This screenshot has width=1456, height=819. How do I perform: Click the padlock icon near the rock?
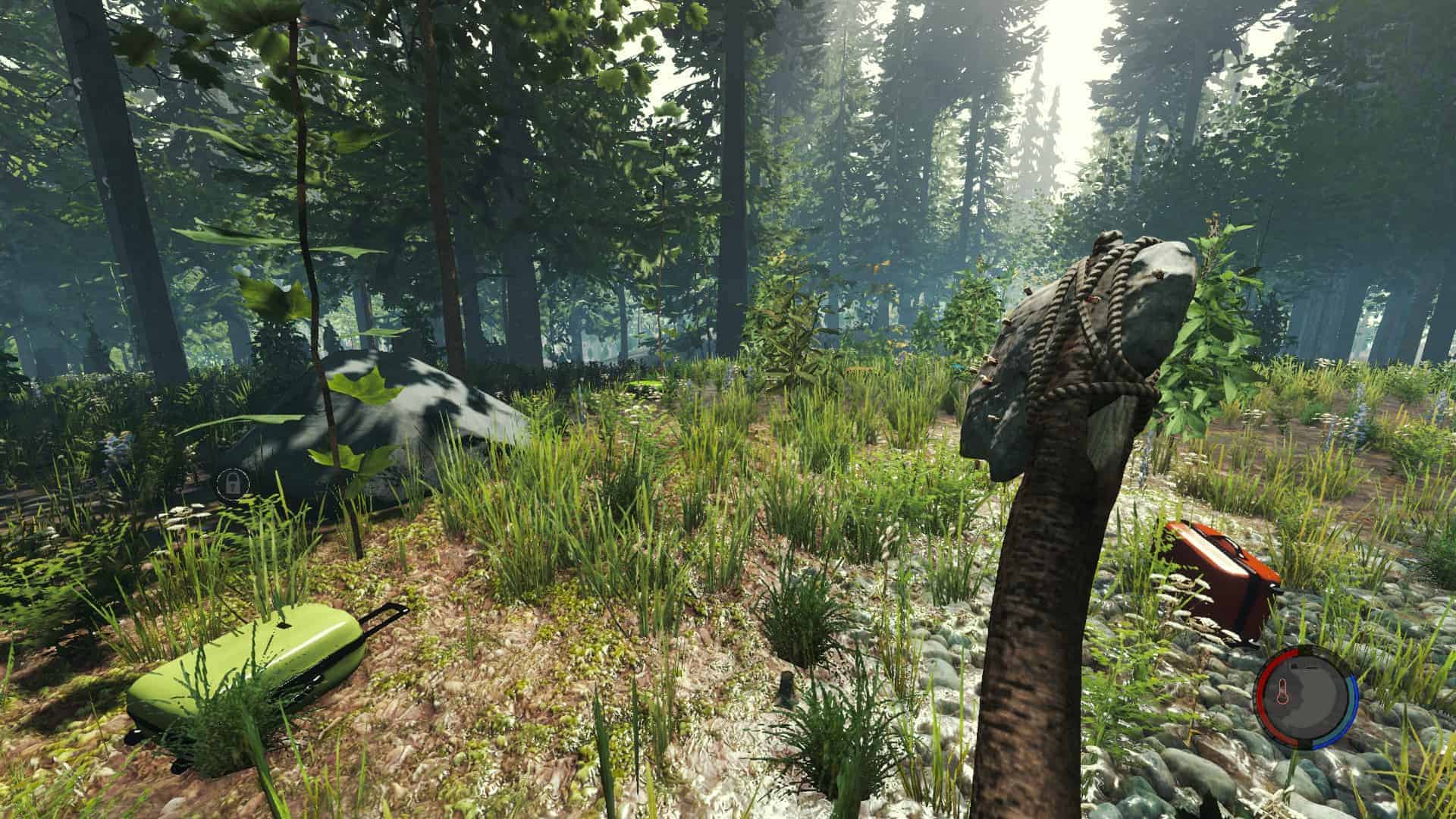click(231, 482)
